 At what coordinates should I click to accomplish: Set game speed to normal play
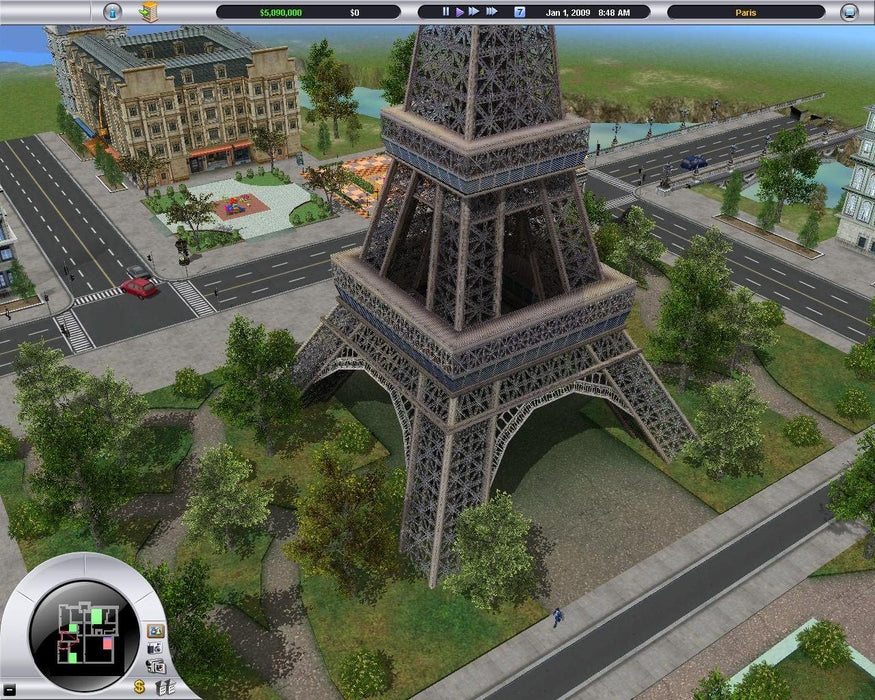(x=459, y=12)
